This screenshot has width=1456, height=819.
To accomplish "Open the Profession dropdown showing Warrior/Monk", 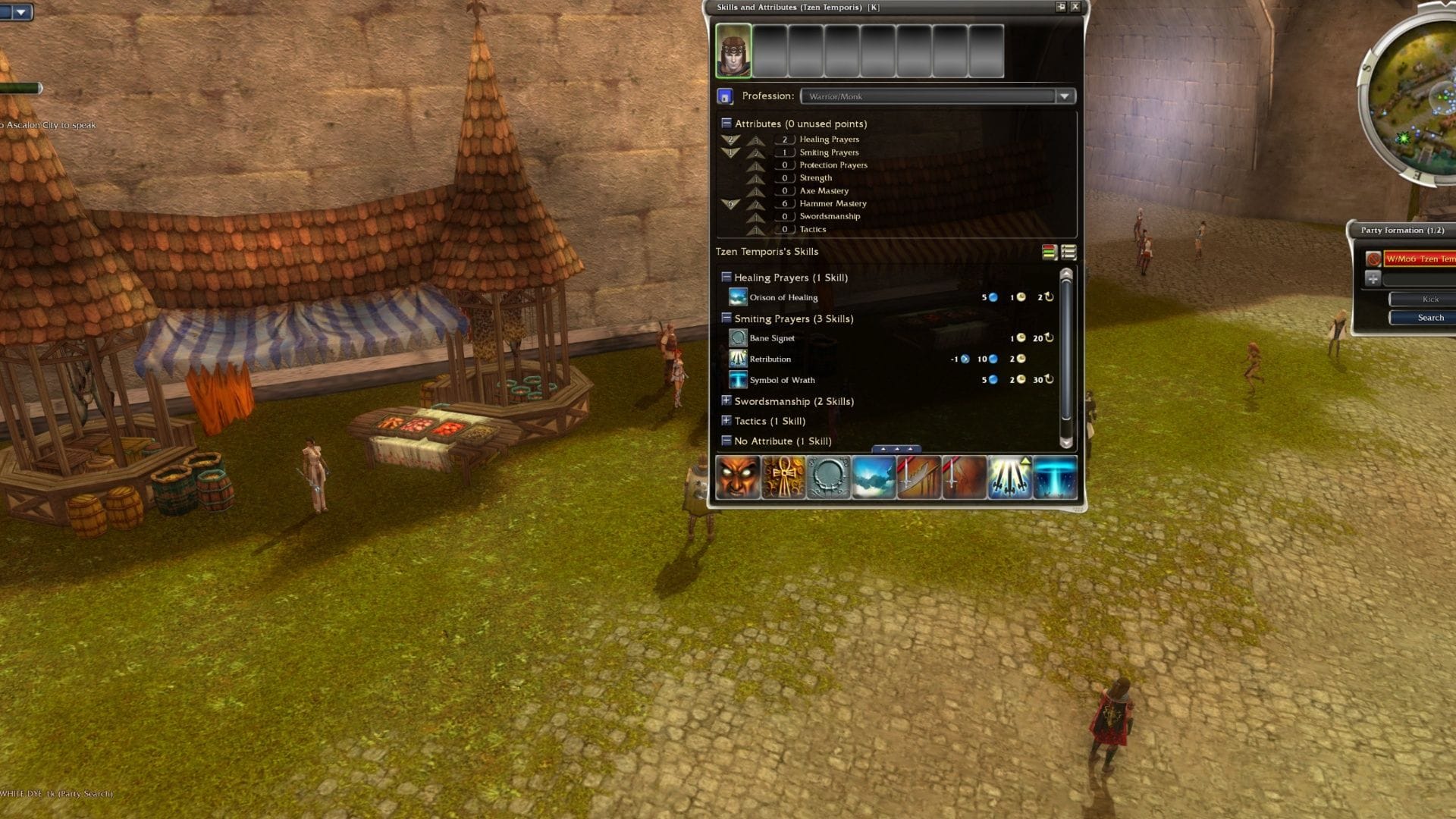I will click(1066, 96).
